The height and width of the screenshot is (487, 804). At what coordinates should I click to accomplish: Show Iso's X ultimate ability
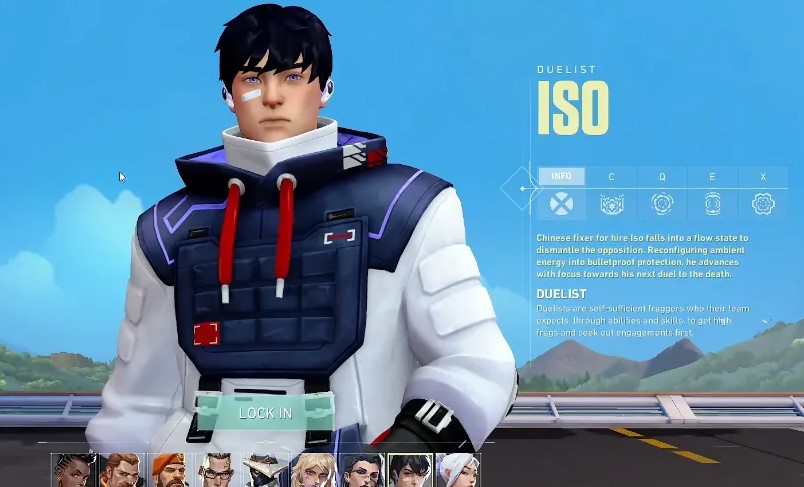click(763, 177)
